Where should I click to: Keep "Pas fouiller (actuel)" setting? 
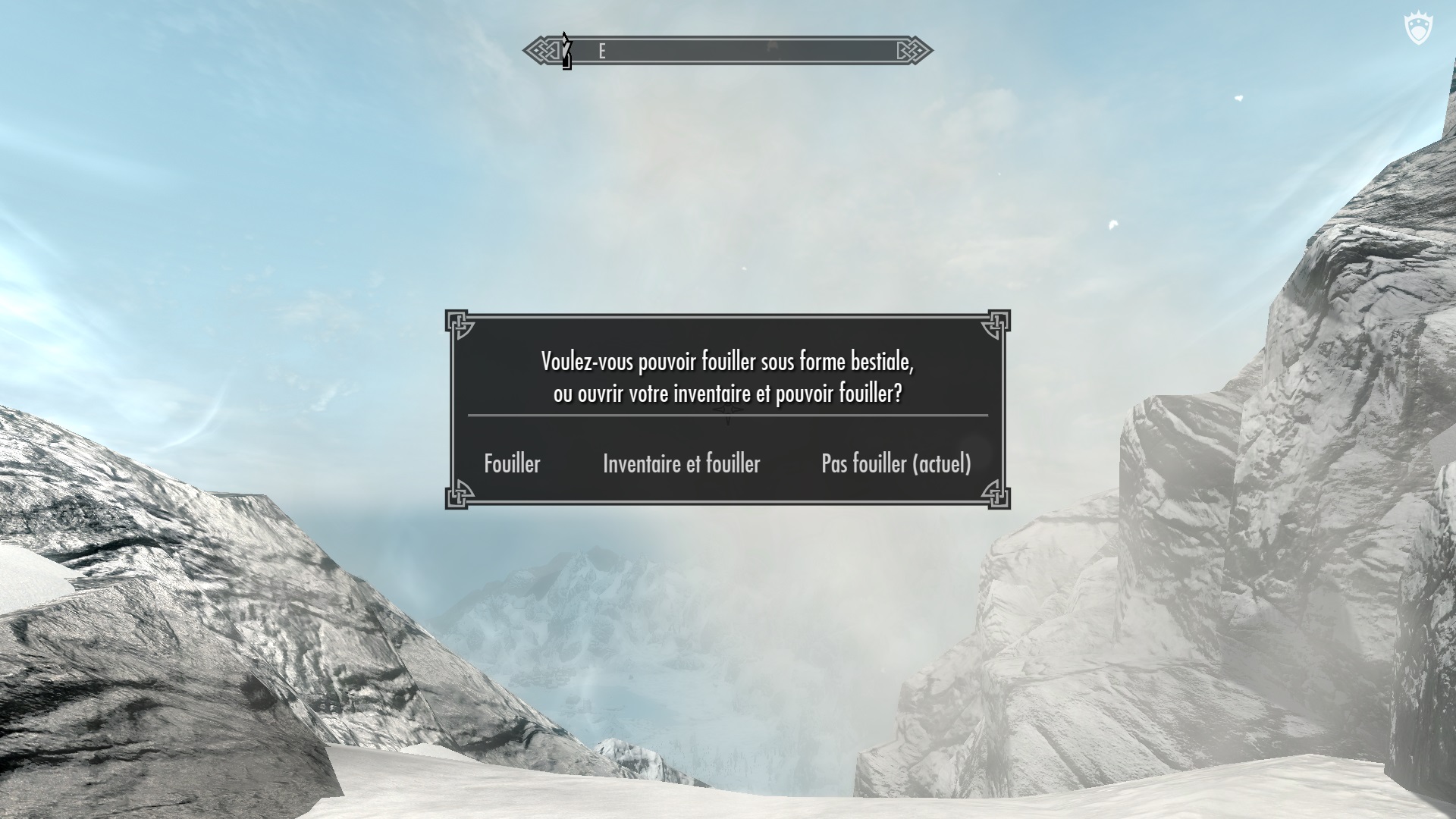coord(896,463)
